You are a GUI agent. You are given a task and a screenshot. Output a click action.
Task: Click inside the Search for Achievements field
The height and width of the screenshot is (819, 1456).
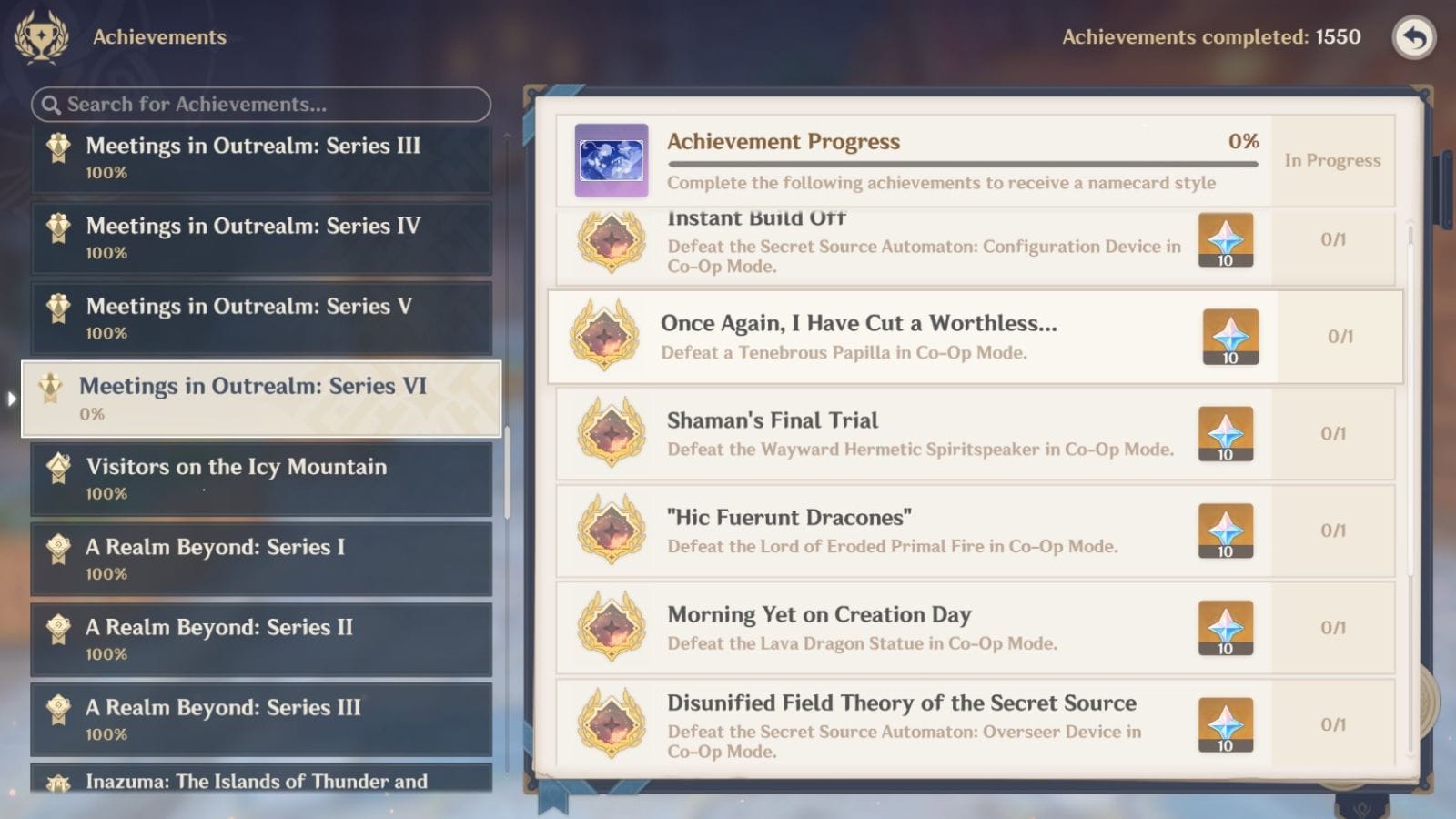259,105
